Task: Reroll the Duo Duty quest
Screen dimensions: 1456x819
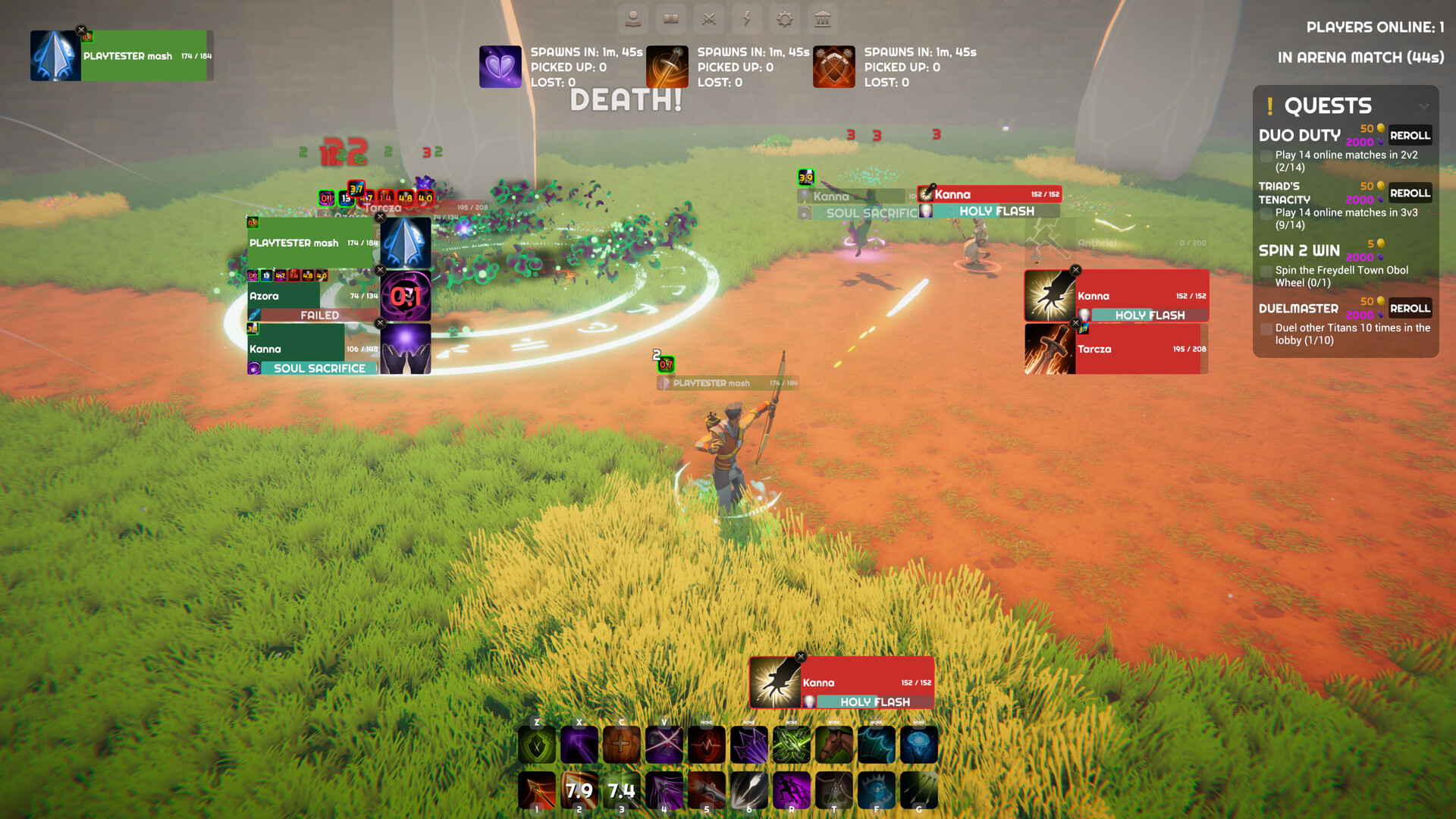Action: (x=1410, y=134)
